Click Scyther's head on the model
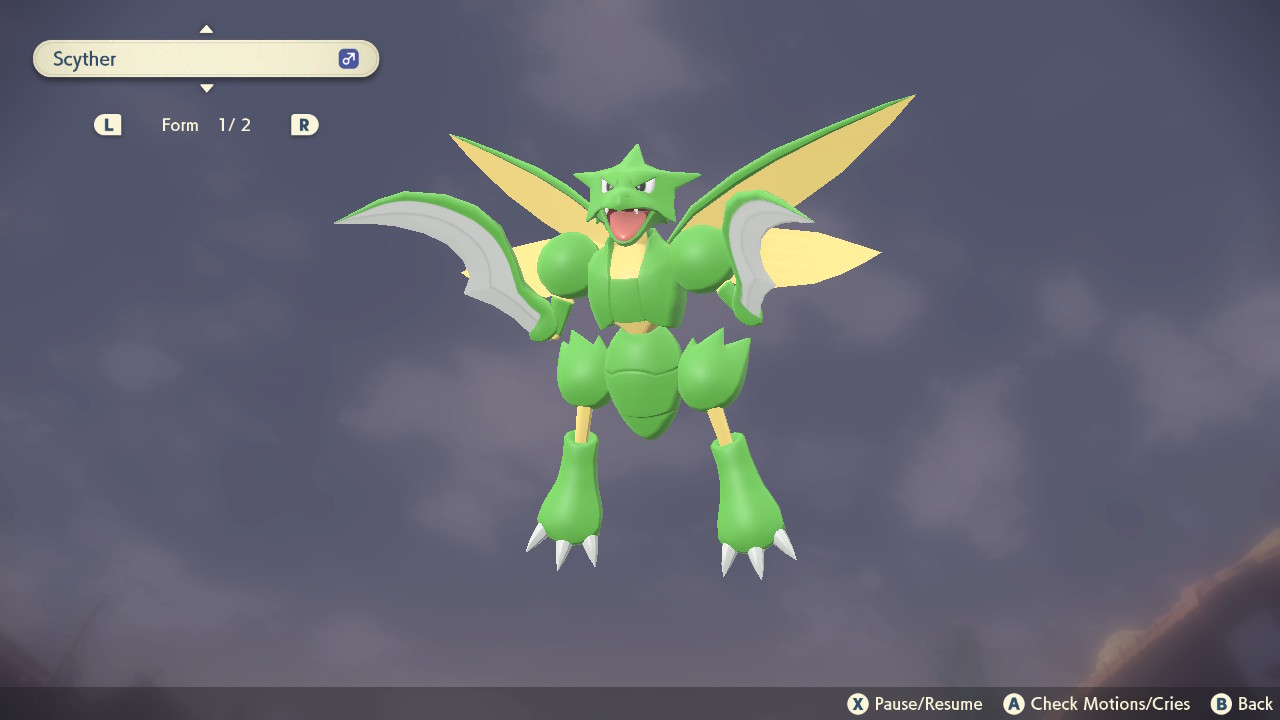Screen dimensions: 1280x720 click(x=630, y=190)
